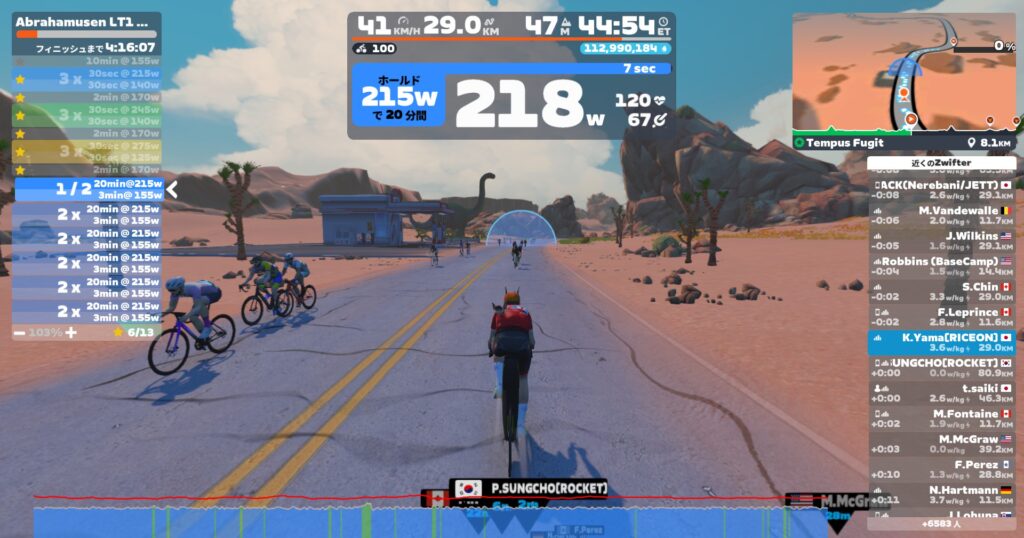The width and height of the screenshot is (1024, 538).
Task: Show the +6583 more riders count
Action: (x=941, y=523)
